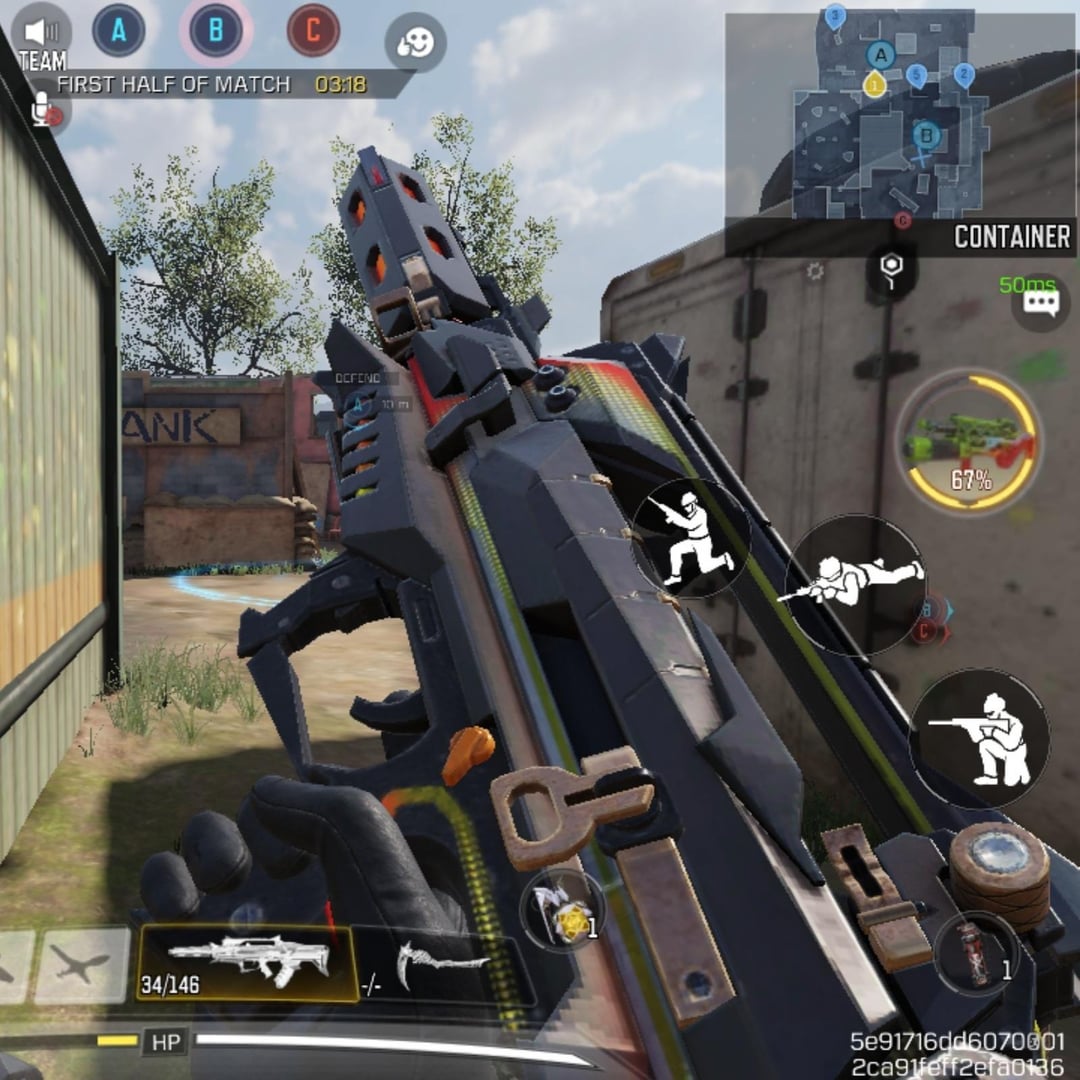Tap the jump stance button
The width and height of the screenshot is (1080, 1080).
(x=690, y=538)
